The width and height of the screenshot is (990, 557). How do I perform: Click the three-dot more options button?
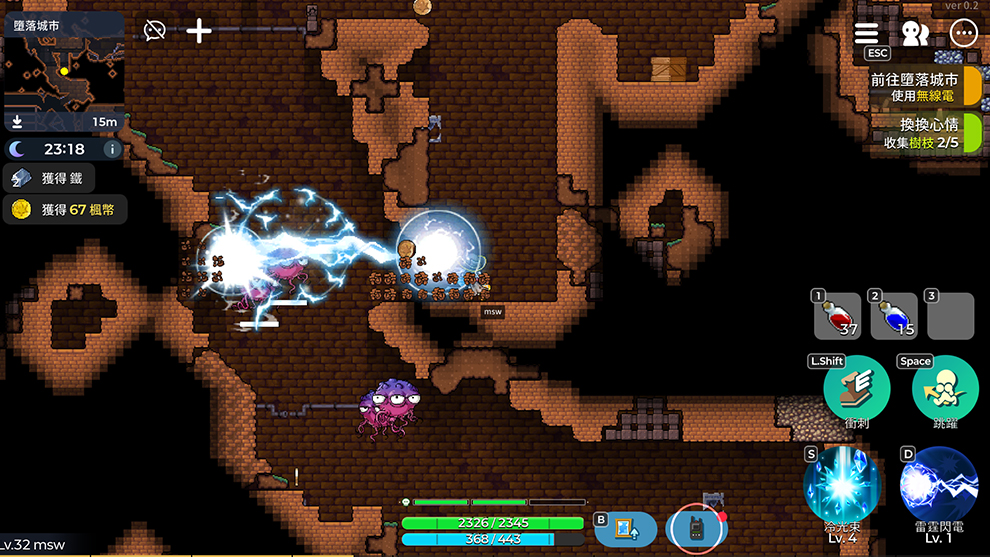pyautogui.click(x=964, y=33)
